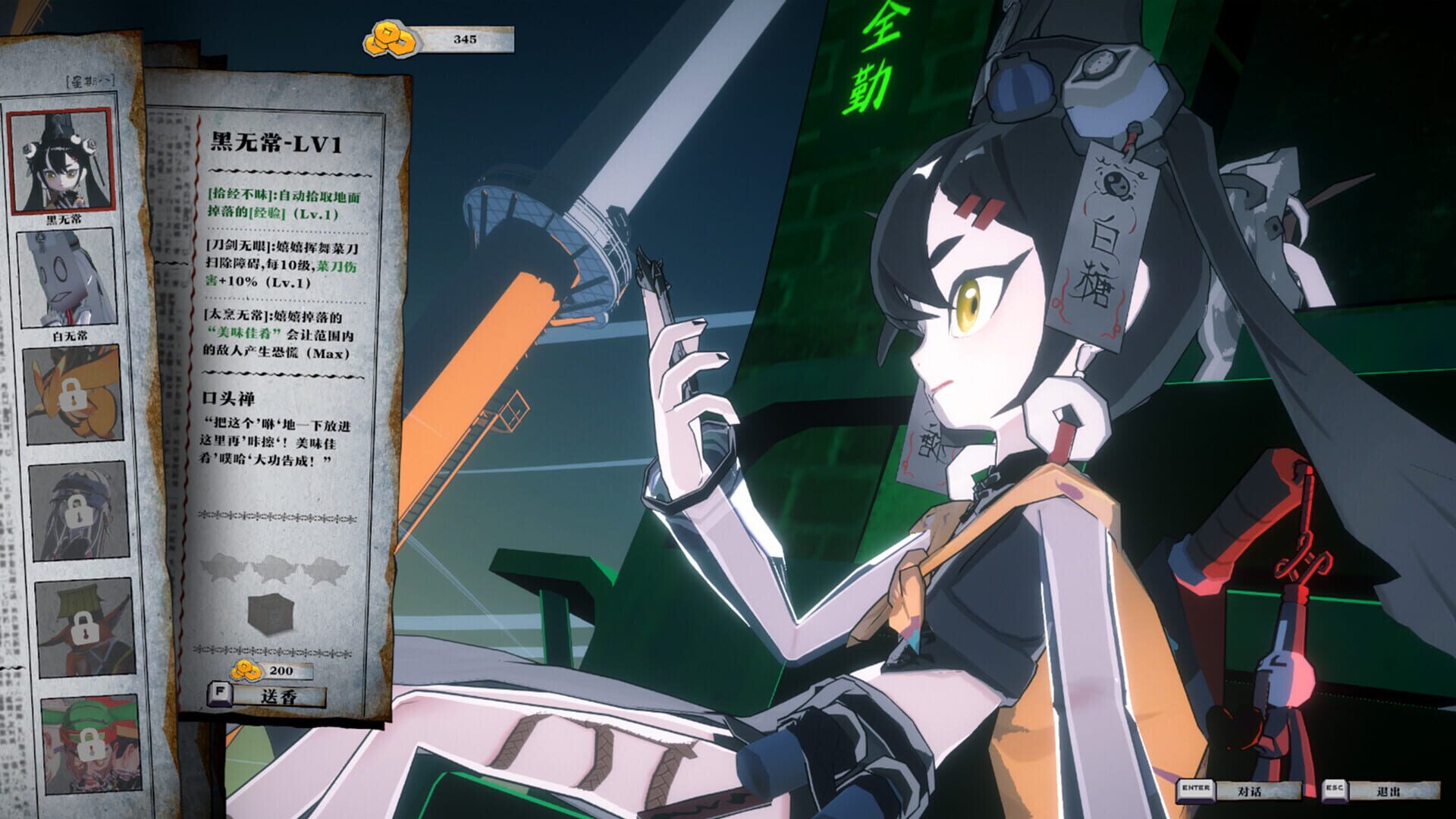Click the lock icon on the bottom character slot
The image size is (1456, 819).
(x=90, y=744)
